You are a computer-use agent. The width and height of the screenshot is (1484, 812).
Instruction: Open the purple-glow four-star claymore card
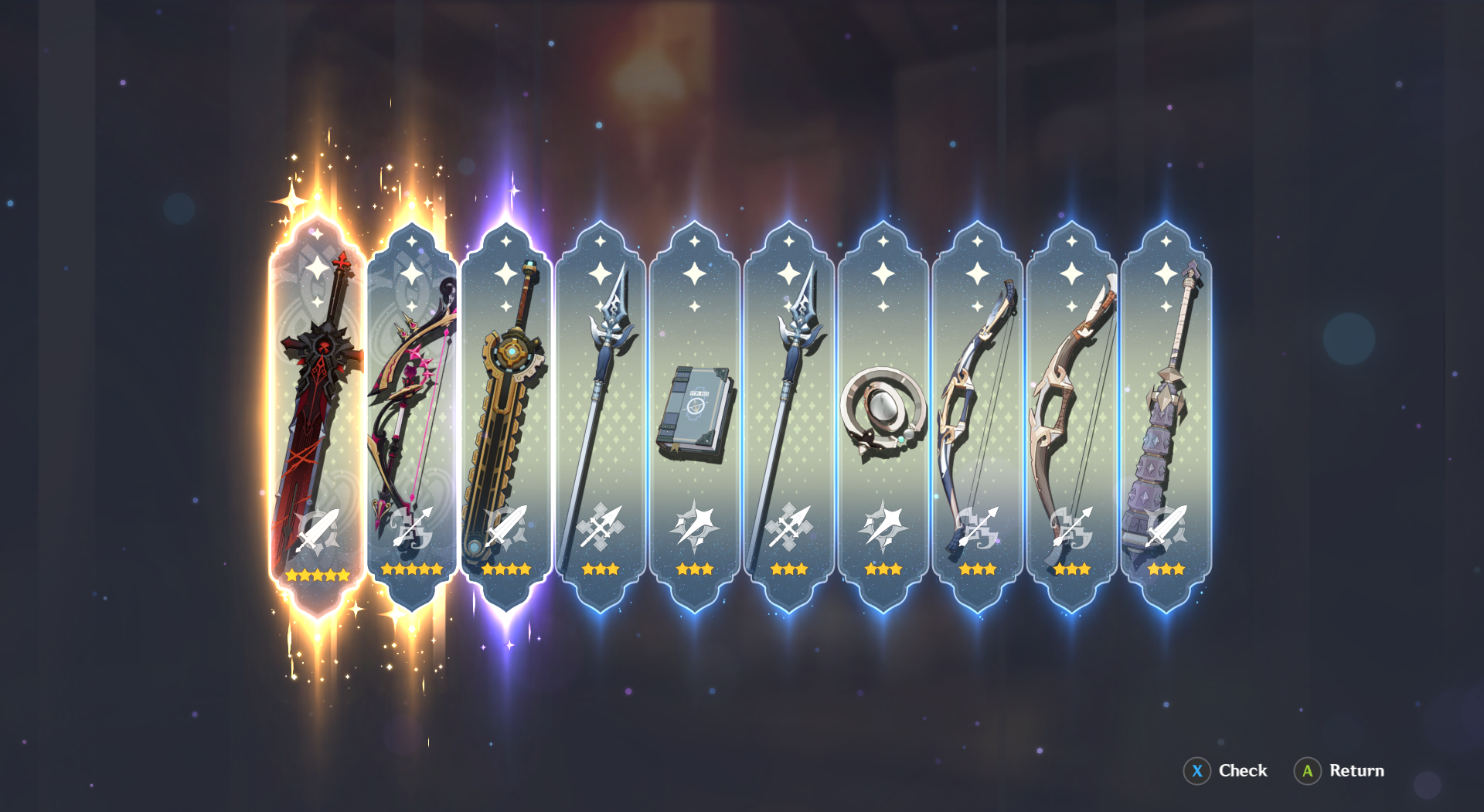tap(506, 402)
